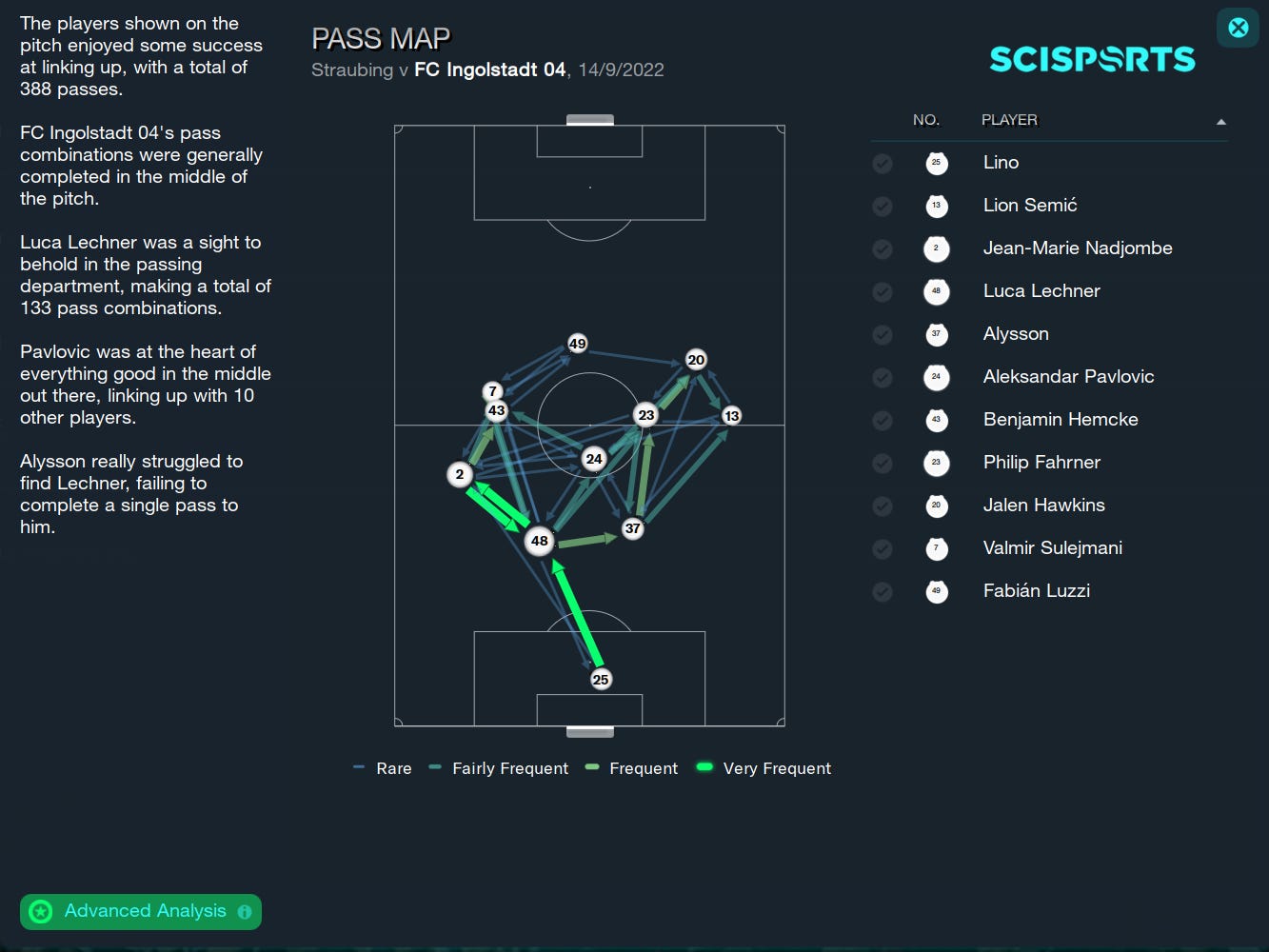Open the NO. column header

pos(926,120)
